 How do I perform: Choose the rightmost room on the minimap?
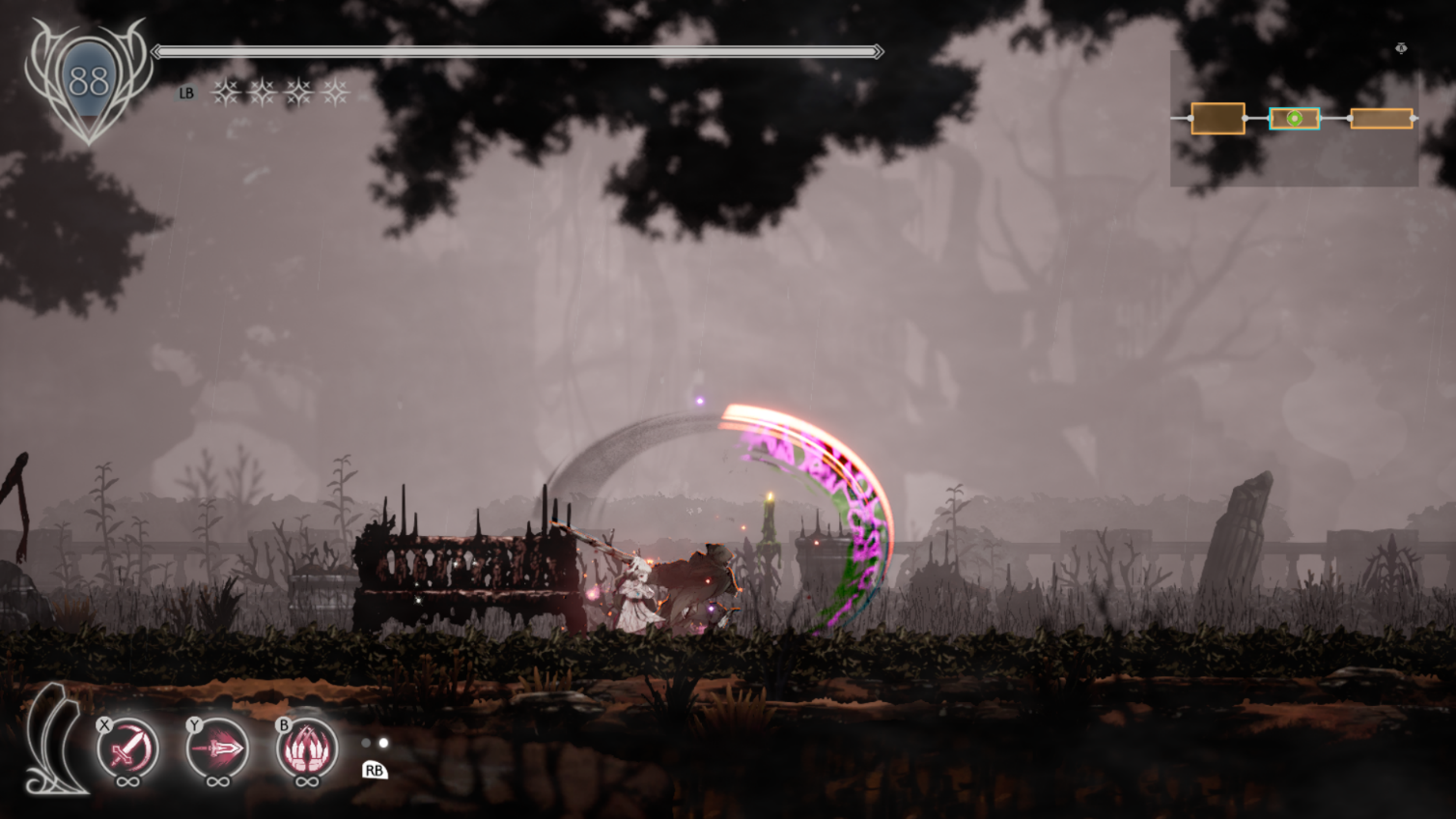tap(1381, 119)
